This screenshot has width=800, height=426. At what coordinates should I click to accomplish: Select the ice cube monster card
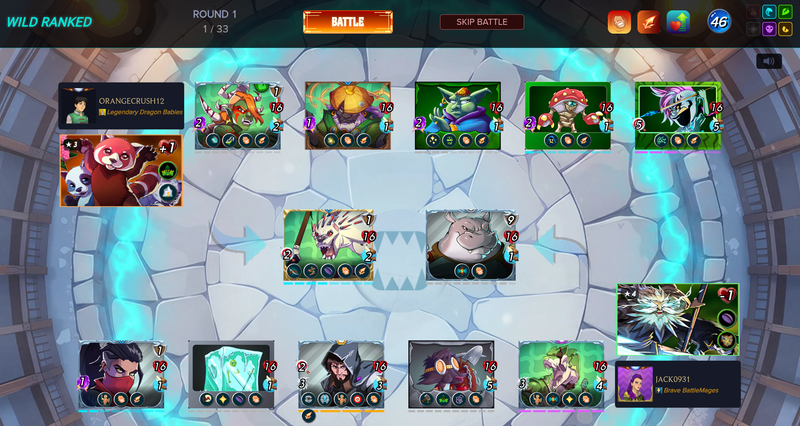(231, 375)
